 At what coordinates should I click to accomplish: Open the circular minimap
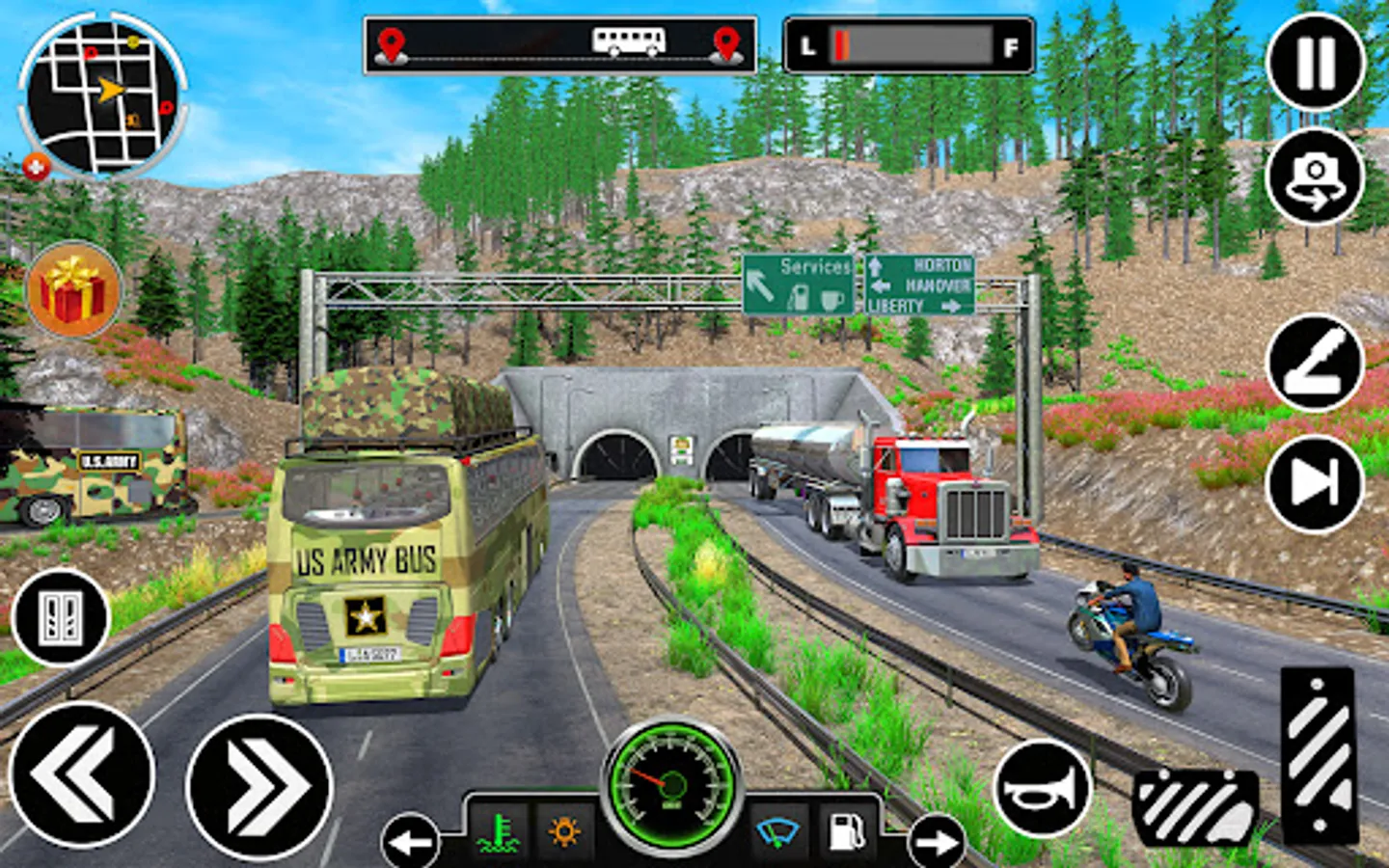coord(101,95)
